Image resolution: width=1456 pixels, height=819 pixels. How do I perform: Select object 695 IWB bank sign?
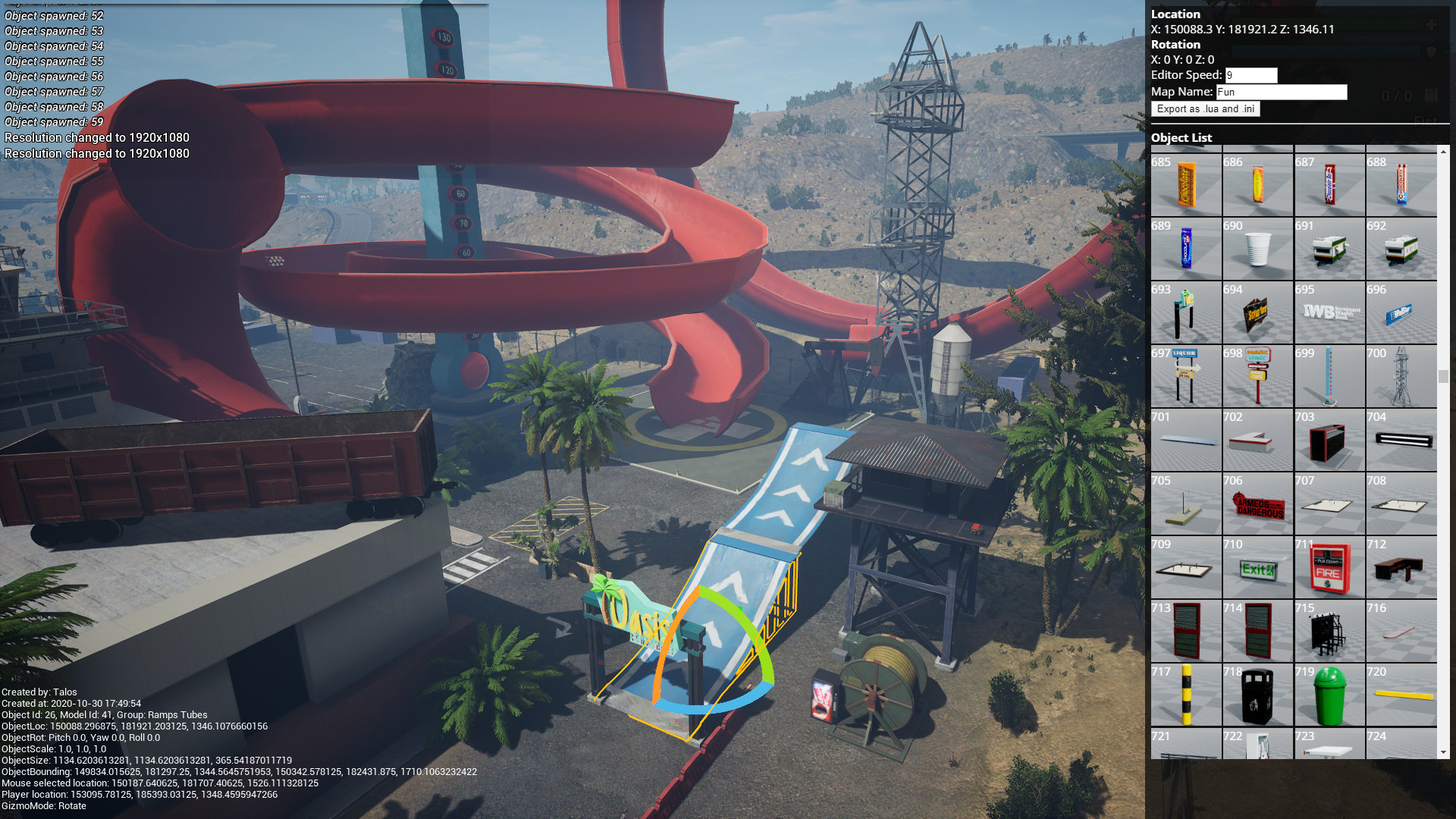tap(1329, 313)
